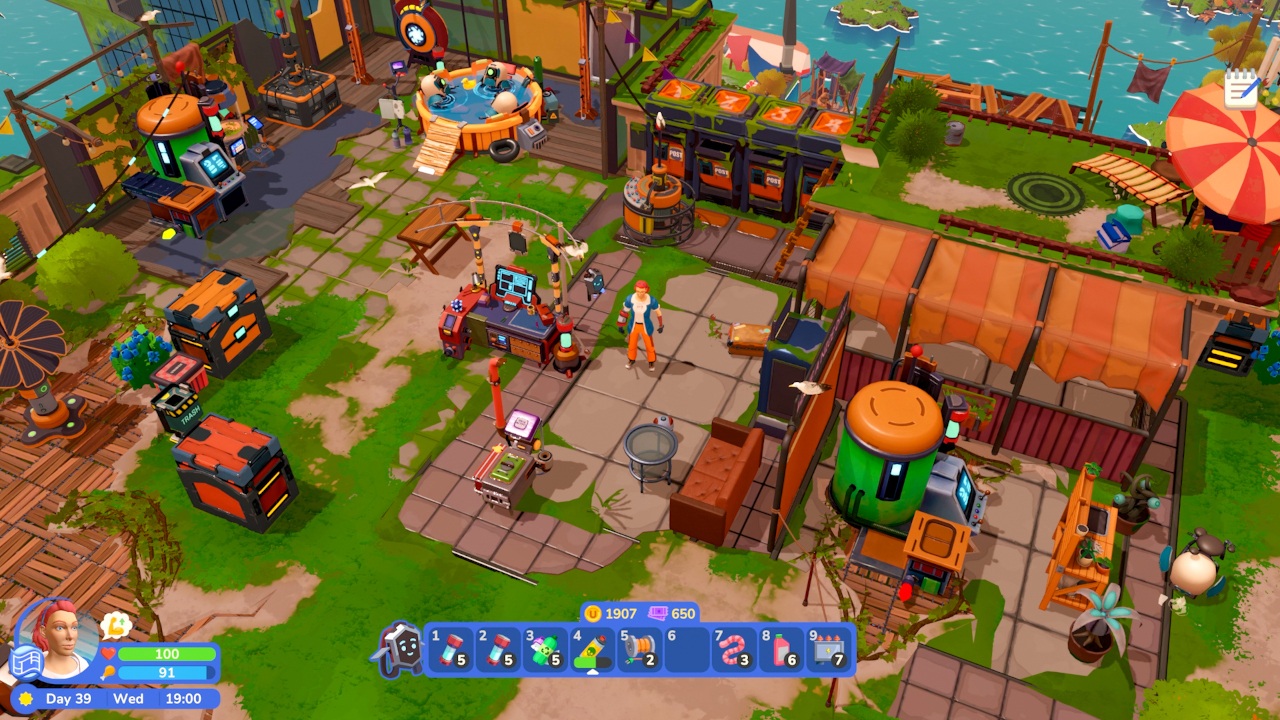Click the sun weather icon by the date
1280x720 pixels.
click(24, 699)
